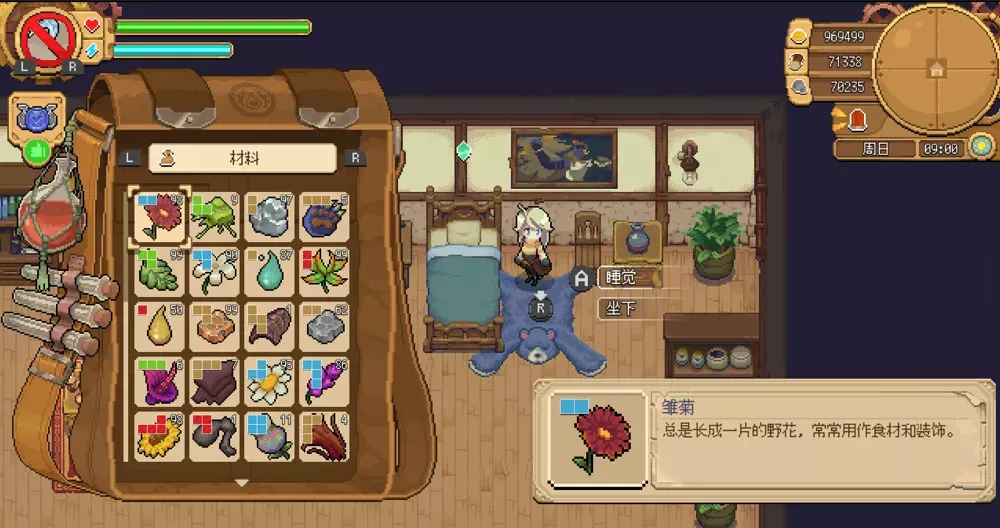The height and width of the screenshot is (528, 1000).
Task: Click the red alarm lamp icon
Action: point(857,121)
